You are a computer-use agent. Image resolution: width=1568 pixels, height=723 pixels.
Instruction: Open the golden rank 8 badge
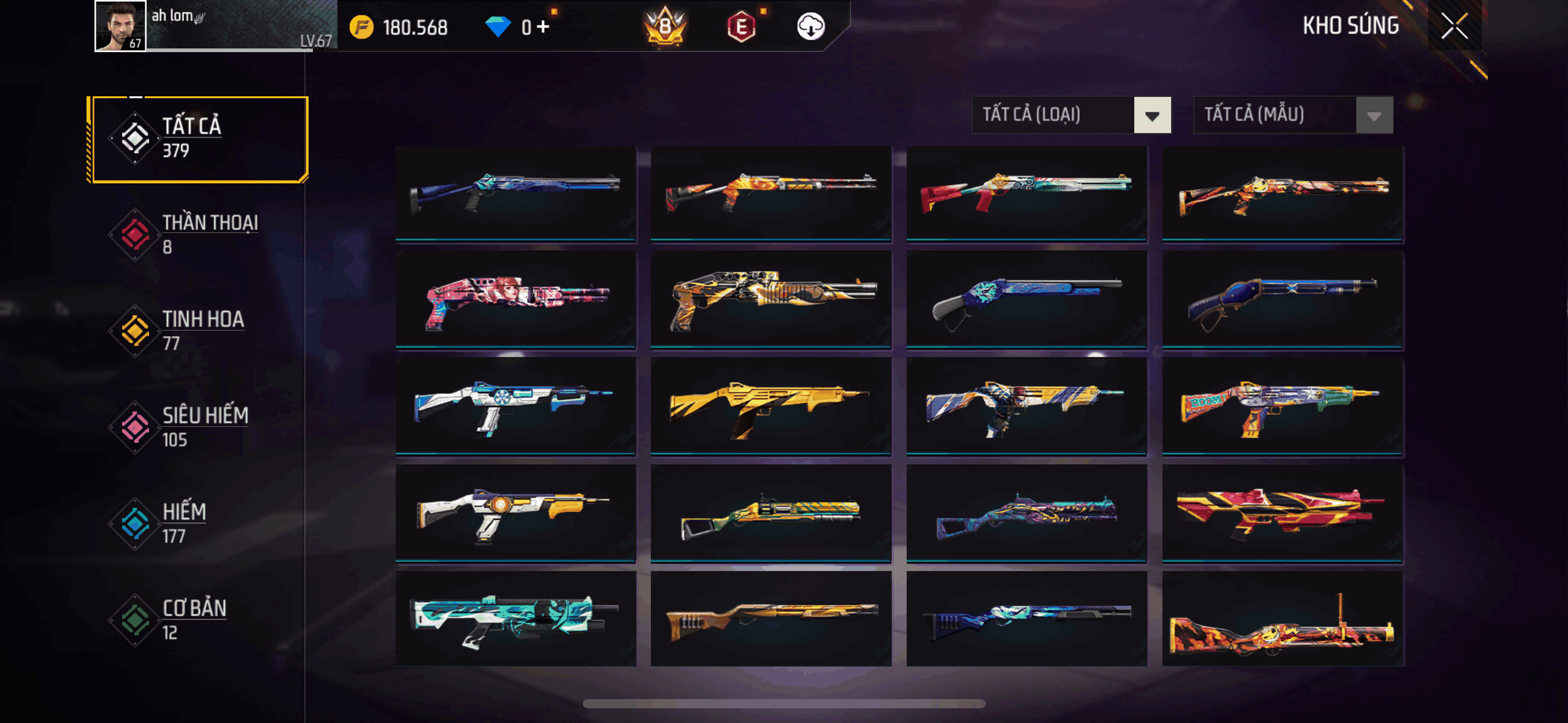pos(665,27)
